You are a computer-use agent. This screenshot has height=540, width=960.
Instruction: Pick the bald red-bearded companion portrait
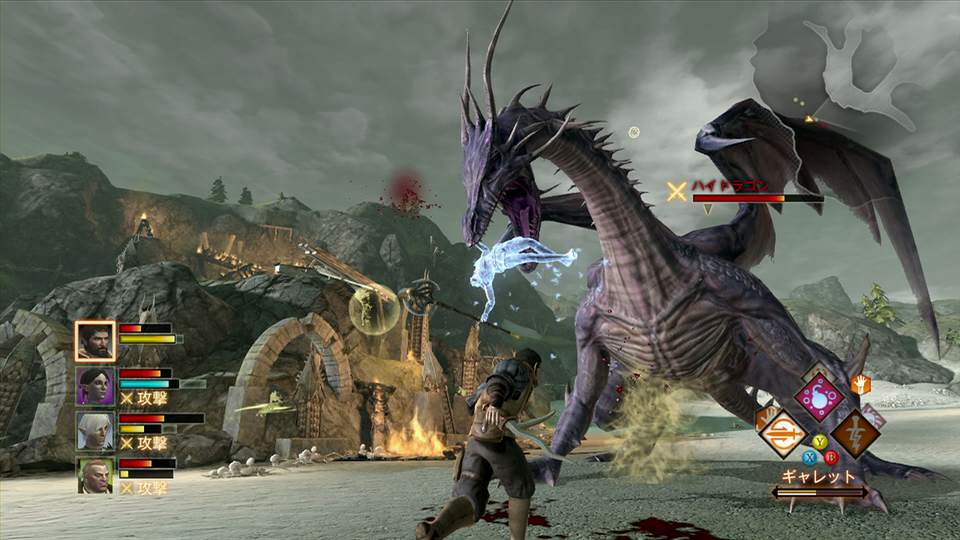pos(95,476)
